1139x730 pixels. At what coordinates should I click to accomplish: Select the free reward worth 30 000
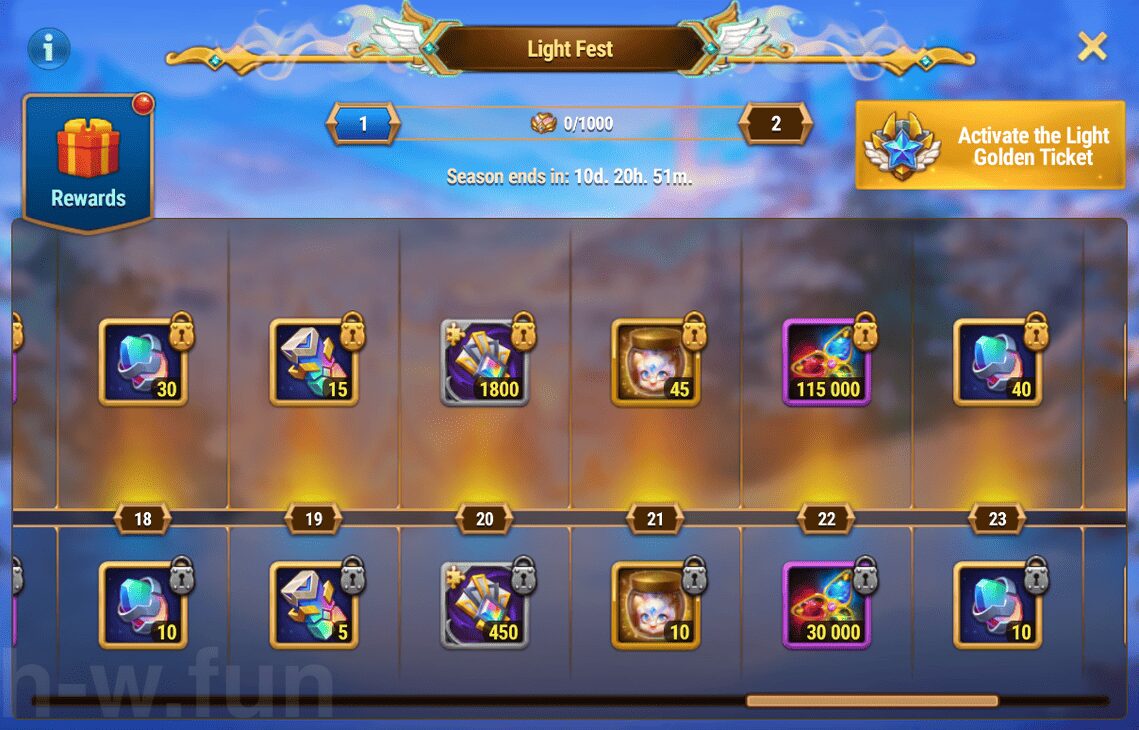(827, 604)
